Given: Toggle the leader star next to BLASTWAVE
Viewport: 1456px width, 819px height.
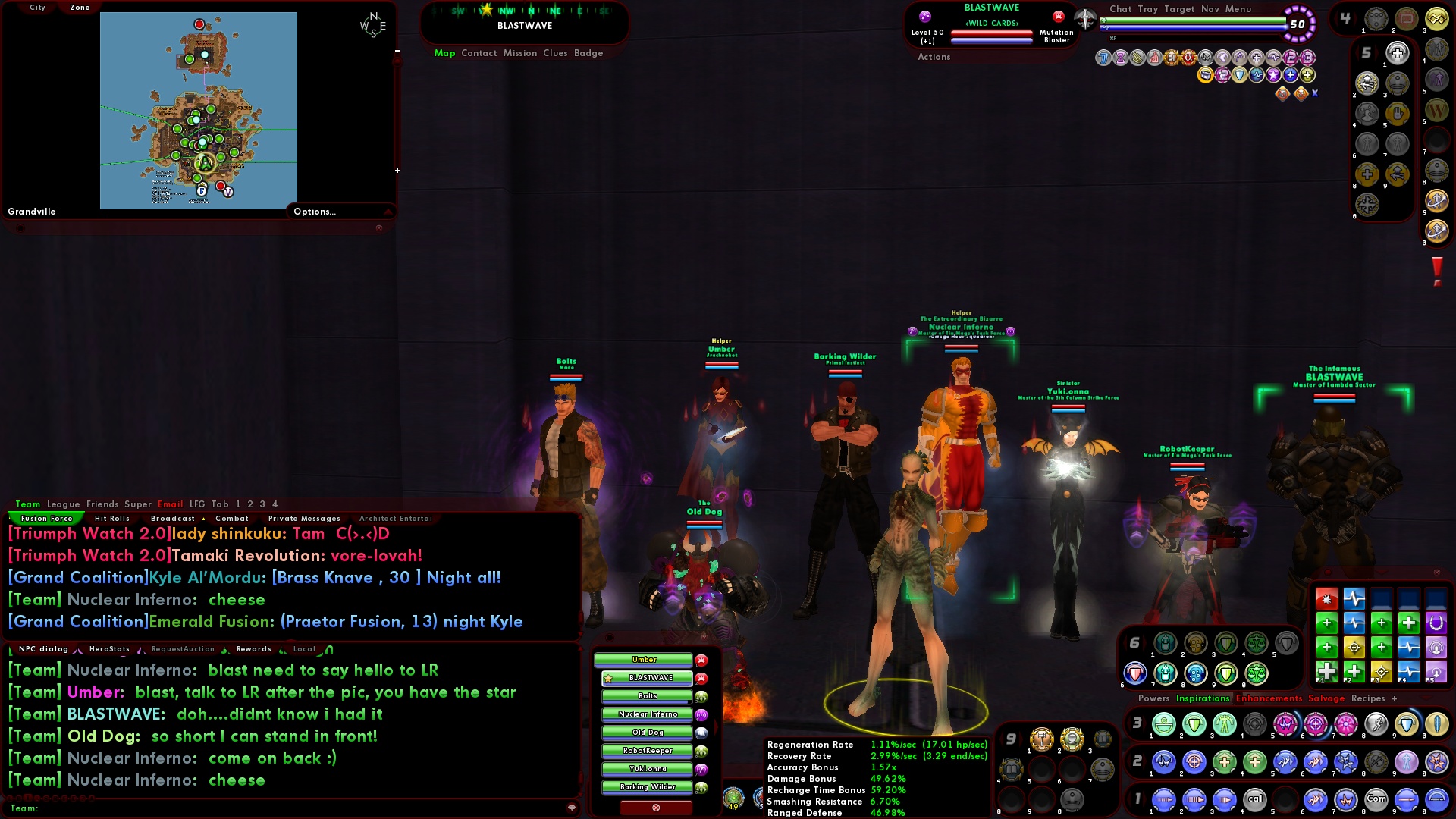Looking at the screenshot, I should click(609, 679).
